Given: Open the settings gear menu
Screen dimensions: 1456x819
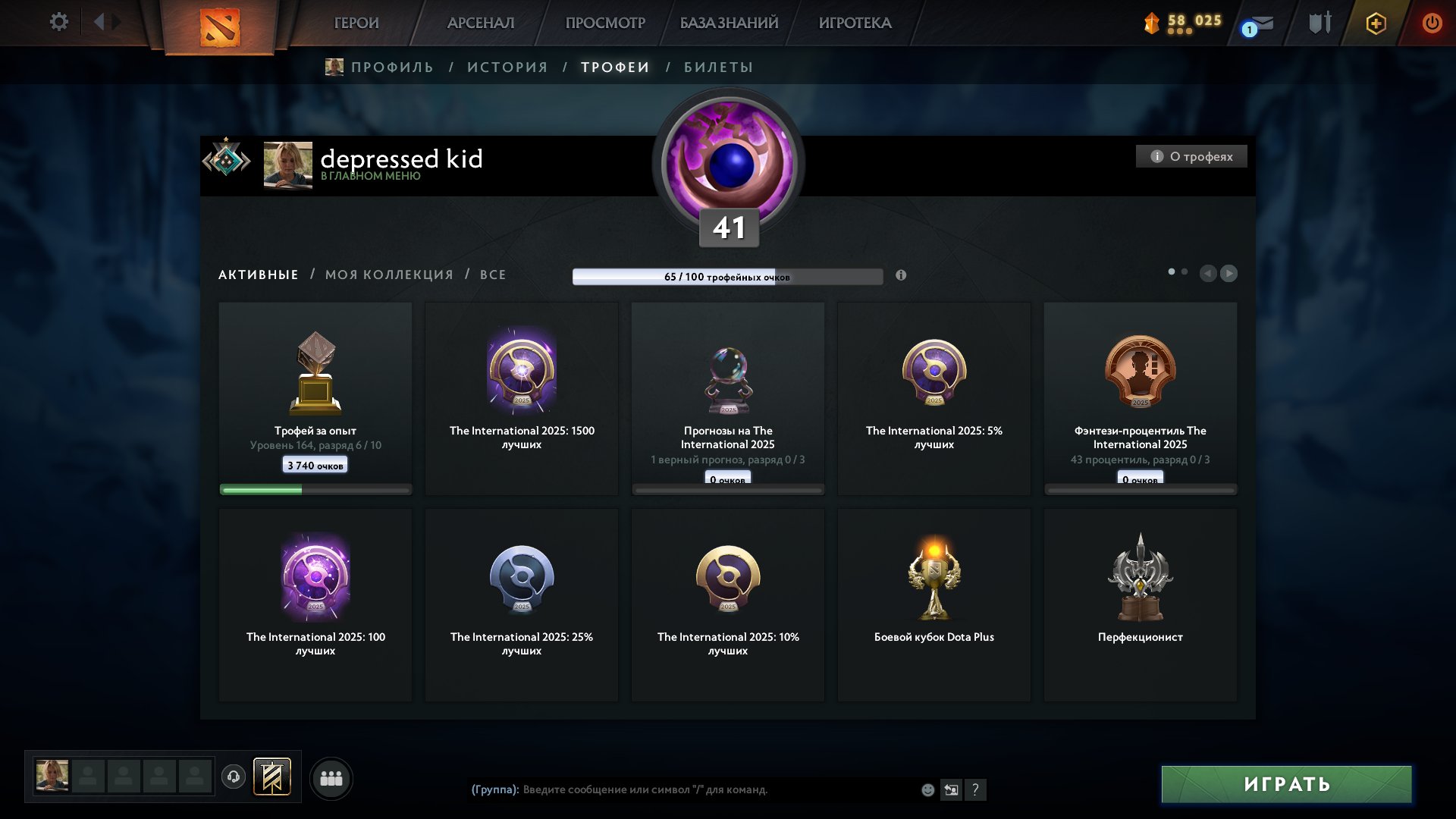Looking at the screenshot, I should [x=58, y=22].
